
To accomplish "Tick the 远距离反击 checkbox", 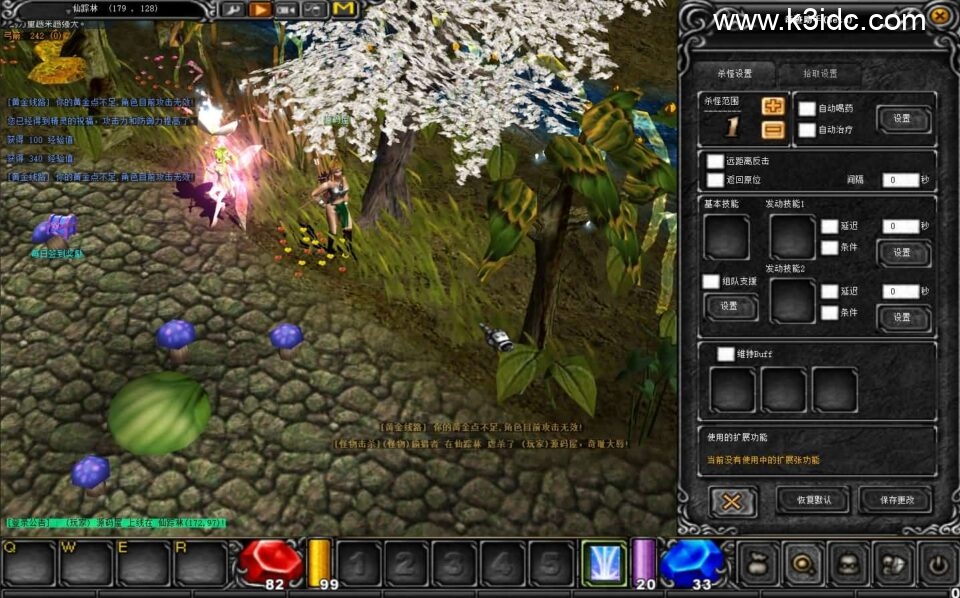I will [x=715, y=161].
